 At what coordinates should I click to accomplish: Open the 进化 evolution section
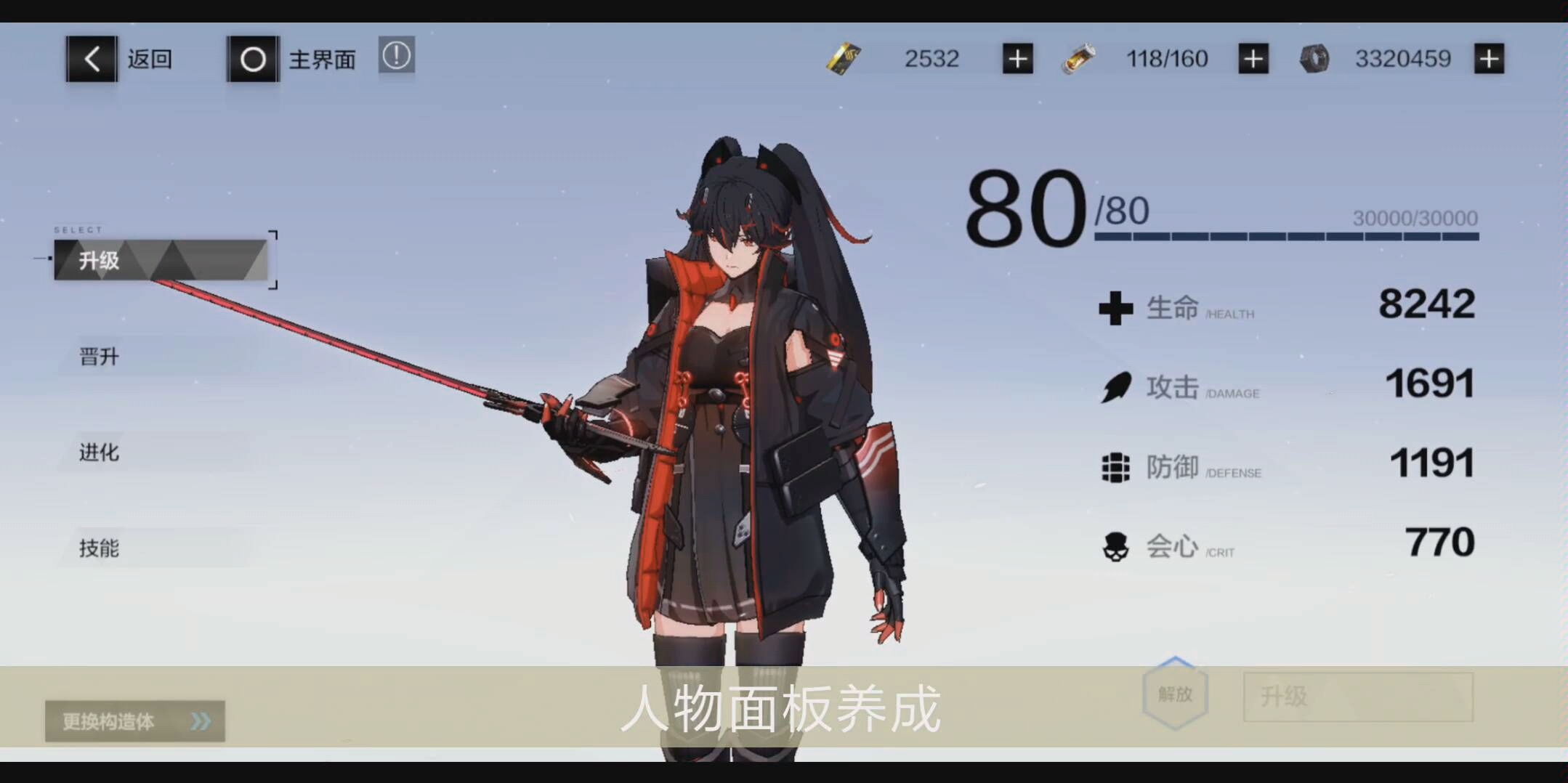pyautogui.click(x=98, y=453)
